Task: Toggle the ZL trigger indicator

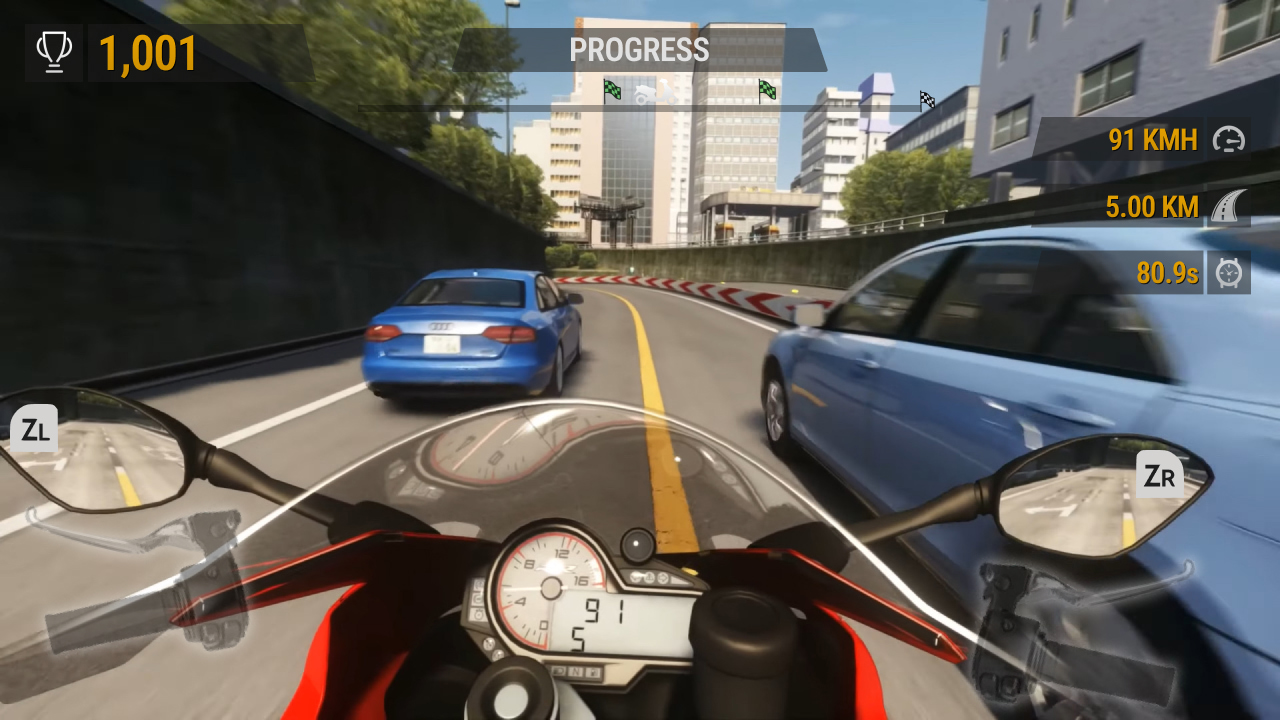Action: click(34, 428)
